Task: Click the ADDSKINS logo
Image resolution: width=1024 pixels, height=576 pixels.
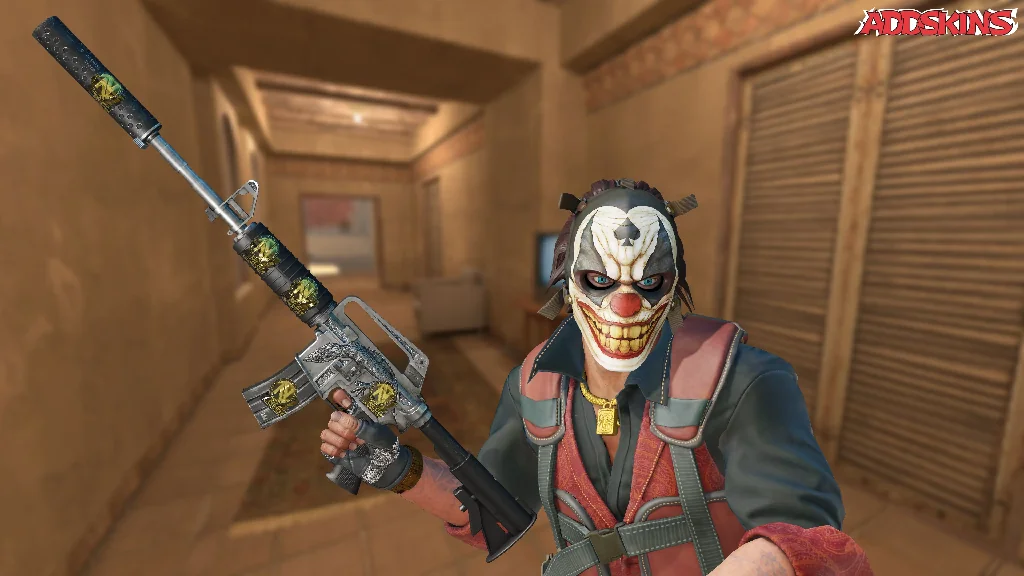Action: [936, 23]
